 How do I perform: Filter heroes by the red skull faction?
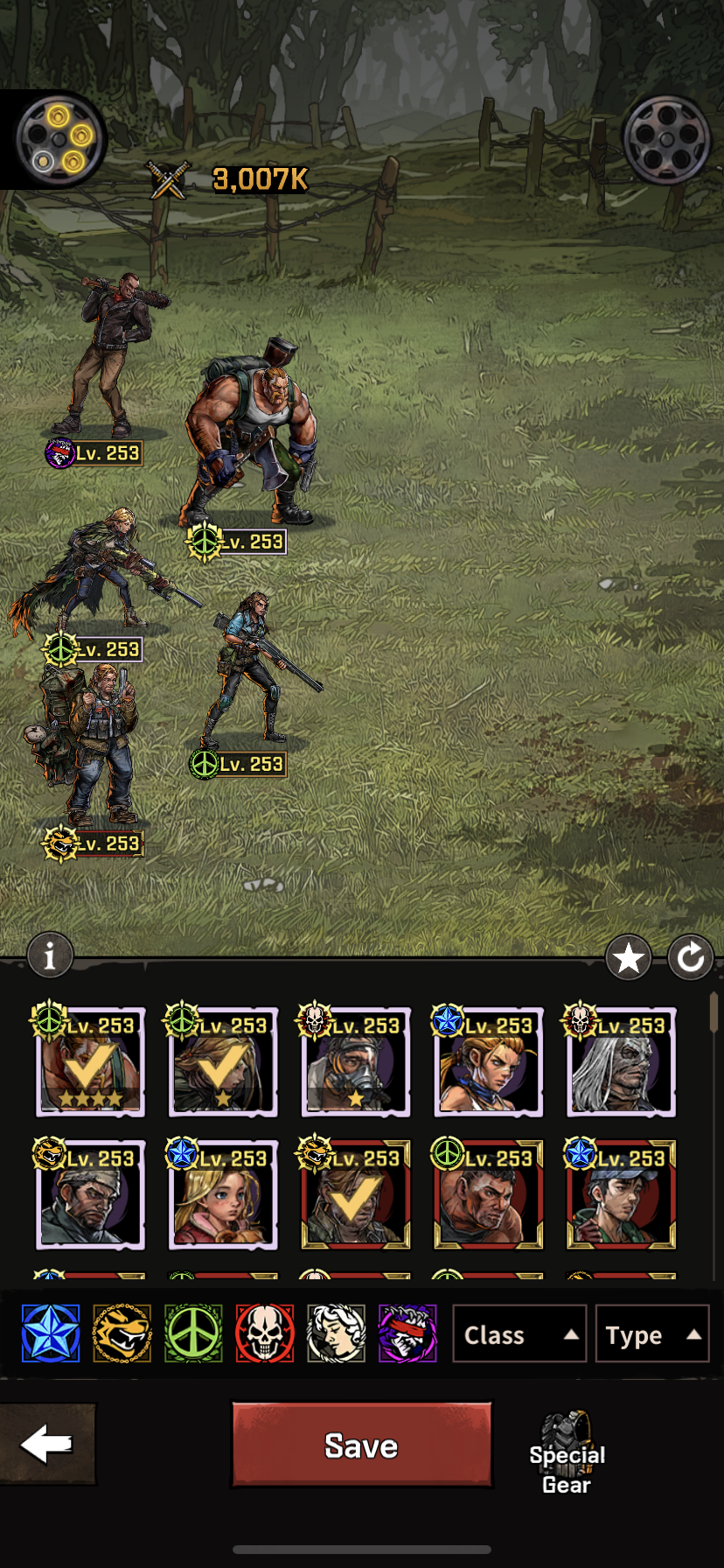coord(264,1333)
